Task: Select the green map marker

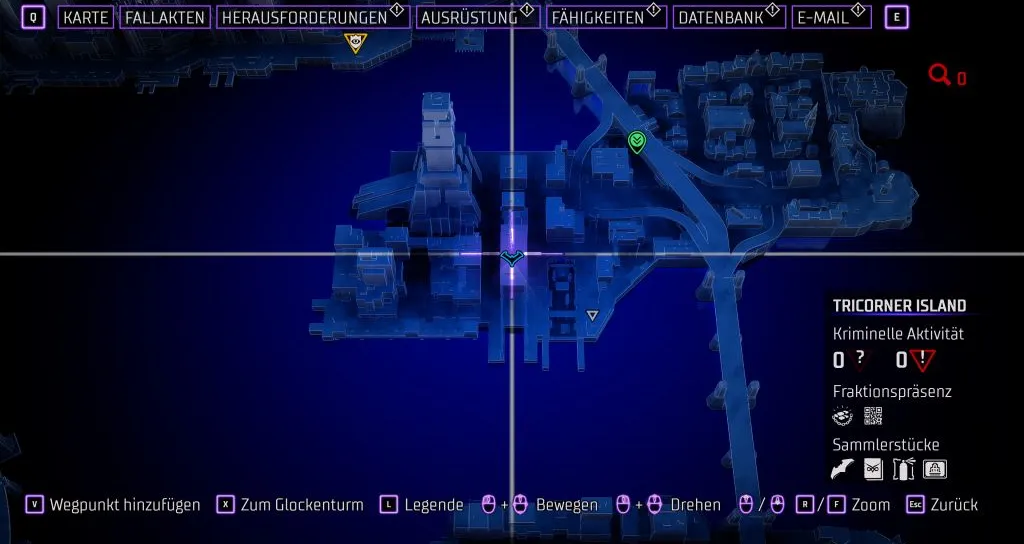Action: click(636, 143)
